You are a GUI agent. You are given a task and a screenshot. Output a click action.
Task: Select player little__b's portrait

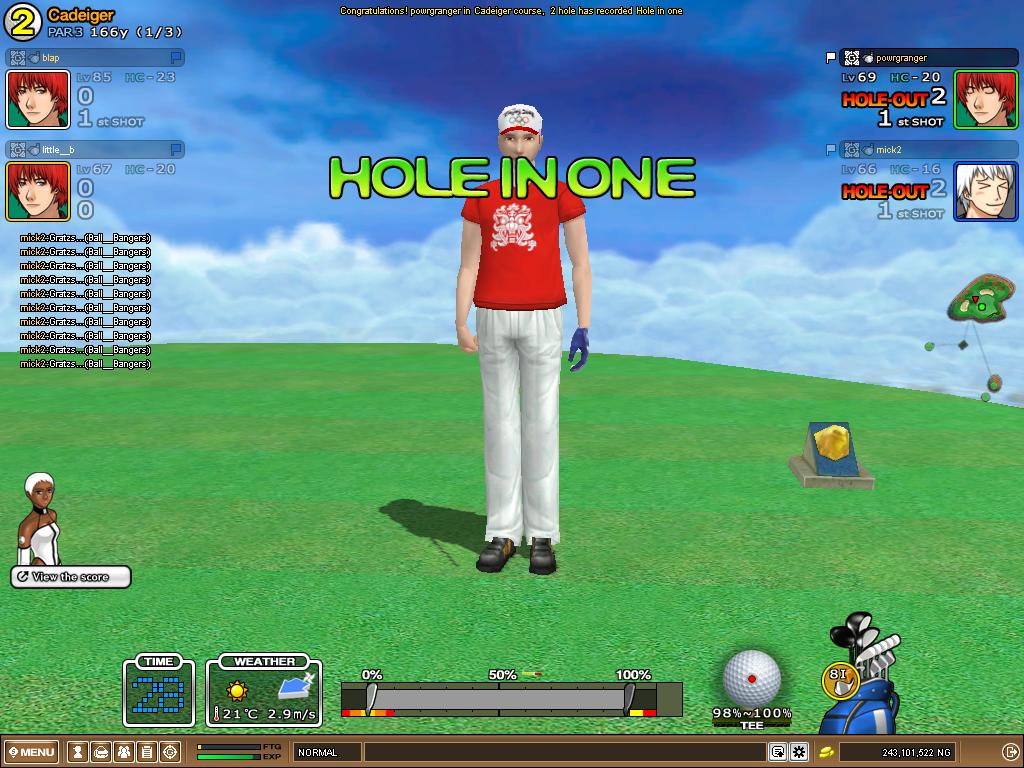pyautogui.click(x=38, y=191)
